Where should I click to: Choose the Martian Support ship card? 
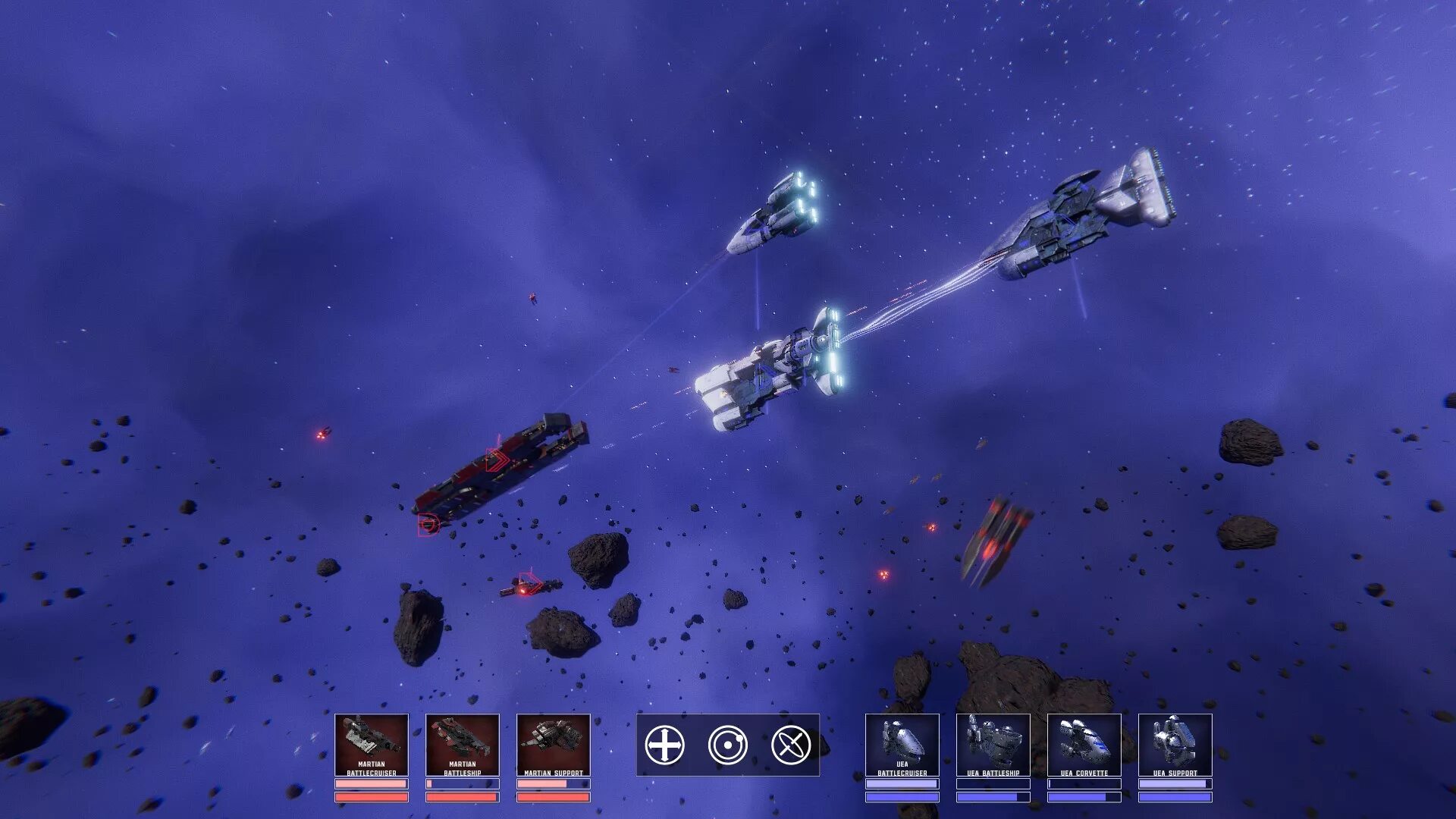553,745
